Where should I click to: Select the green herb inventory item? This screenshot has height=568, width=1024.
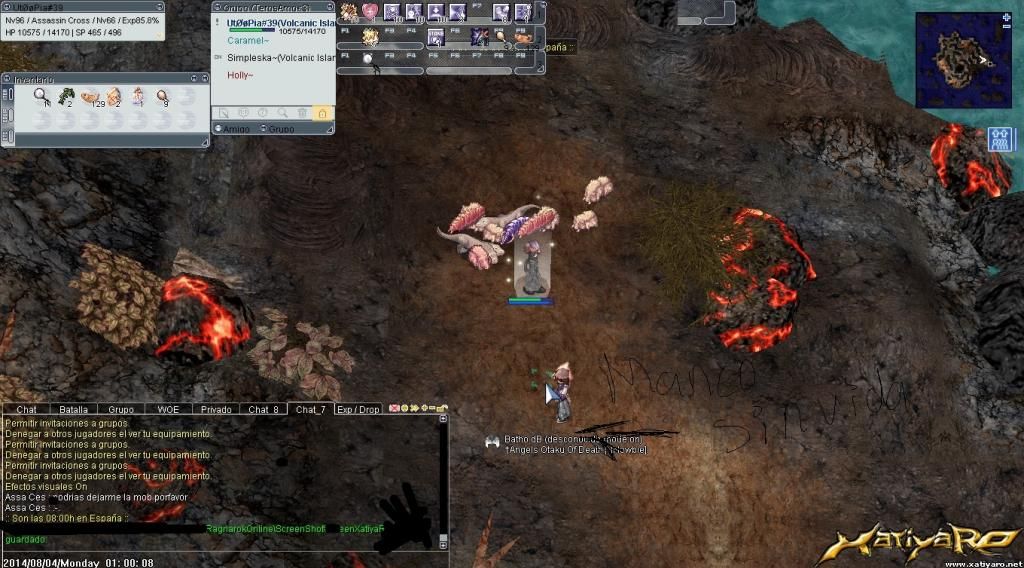[x=65, y=96]
